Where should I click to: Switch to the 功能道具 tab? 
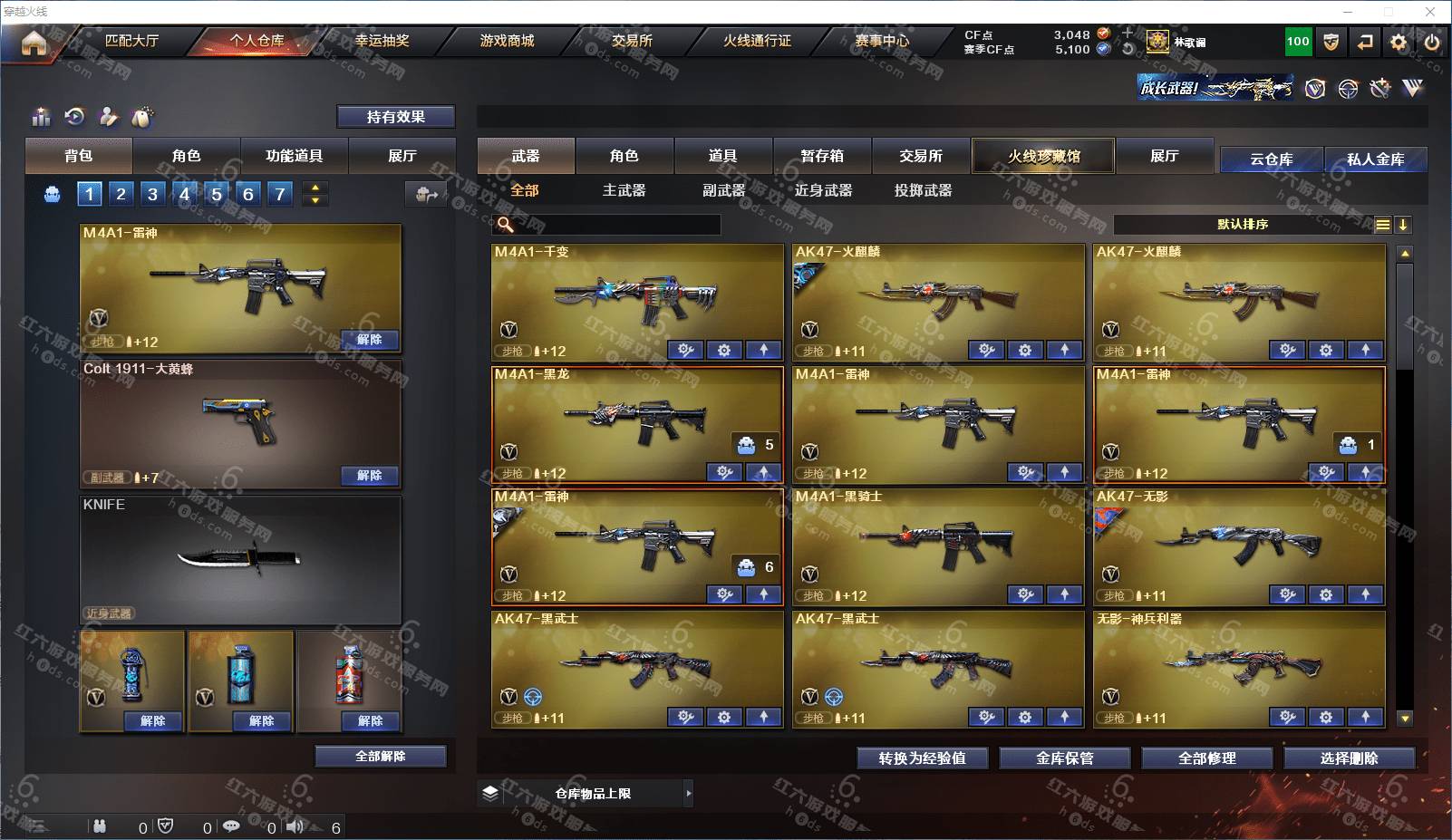pos(294,156)
